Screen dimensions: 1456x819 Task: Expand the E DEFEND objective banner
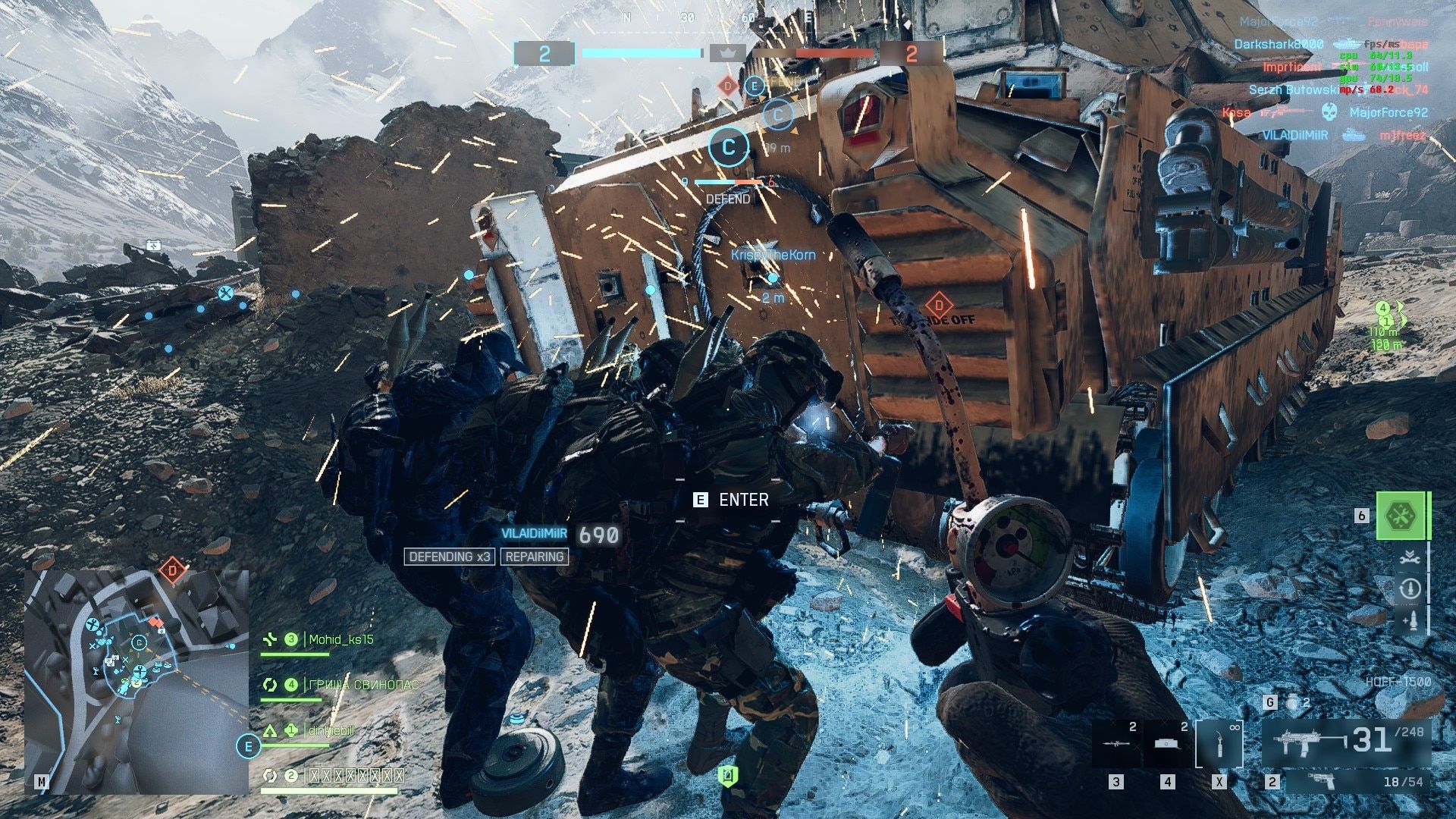click(x=755, y=86)
